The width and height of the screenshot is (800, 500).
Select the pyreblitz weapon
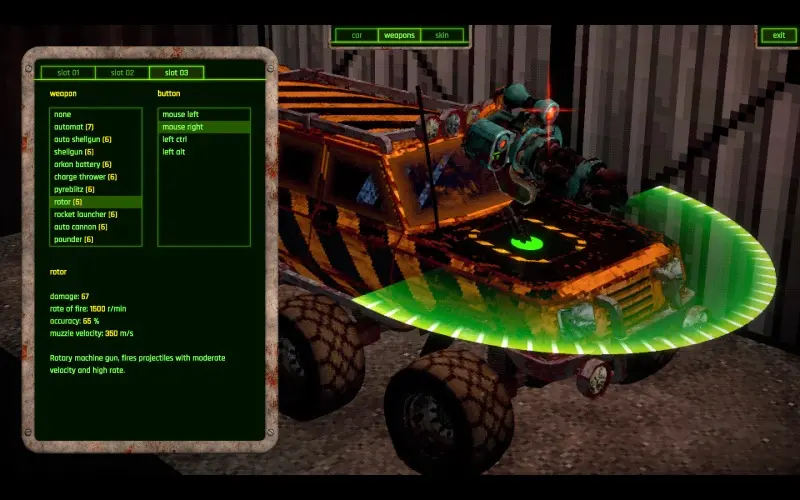[75, 190]
